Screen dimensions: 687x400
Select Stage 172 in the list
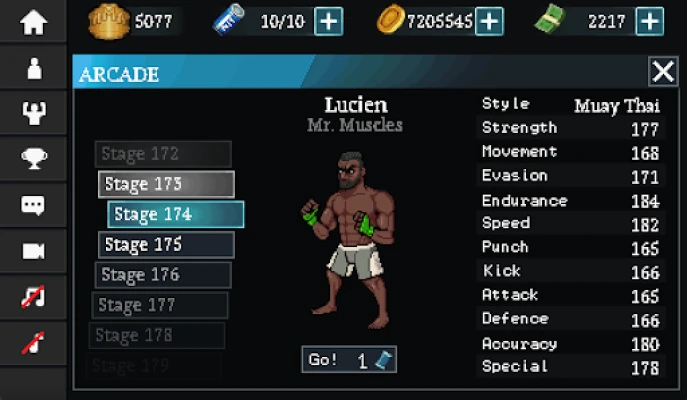(163, 154)
